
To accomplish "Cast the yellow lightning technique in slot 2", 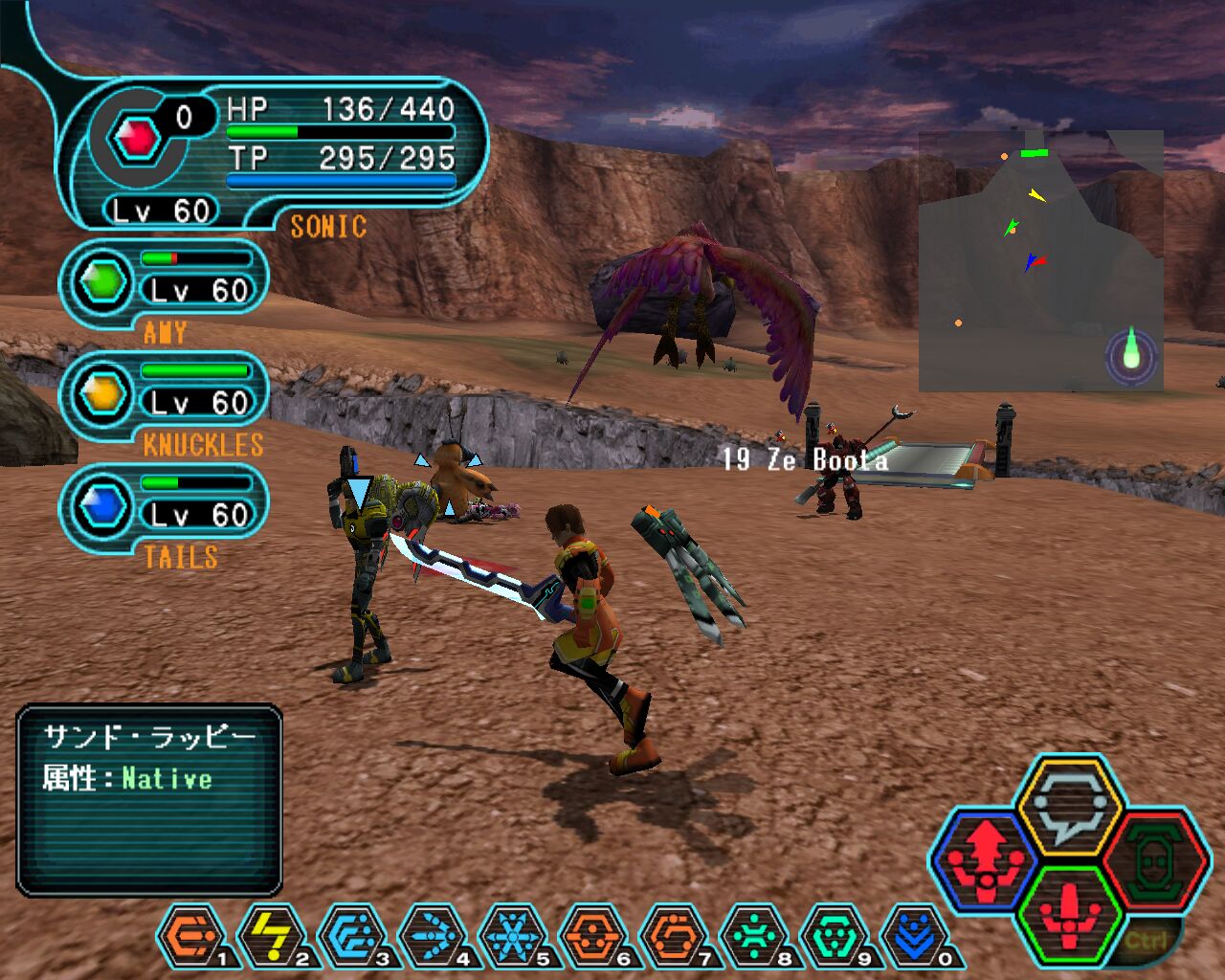I will point(271,935).
